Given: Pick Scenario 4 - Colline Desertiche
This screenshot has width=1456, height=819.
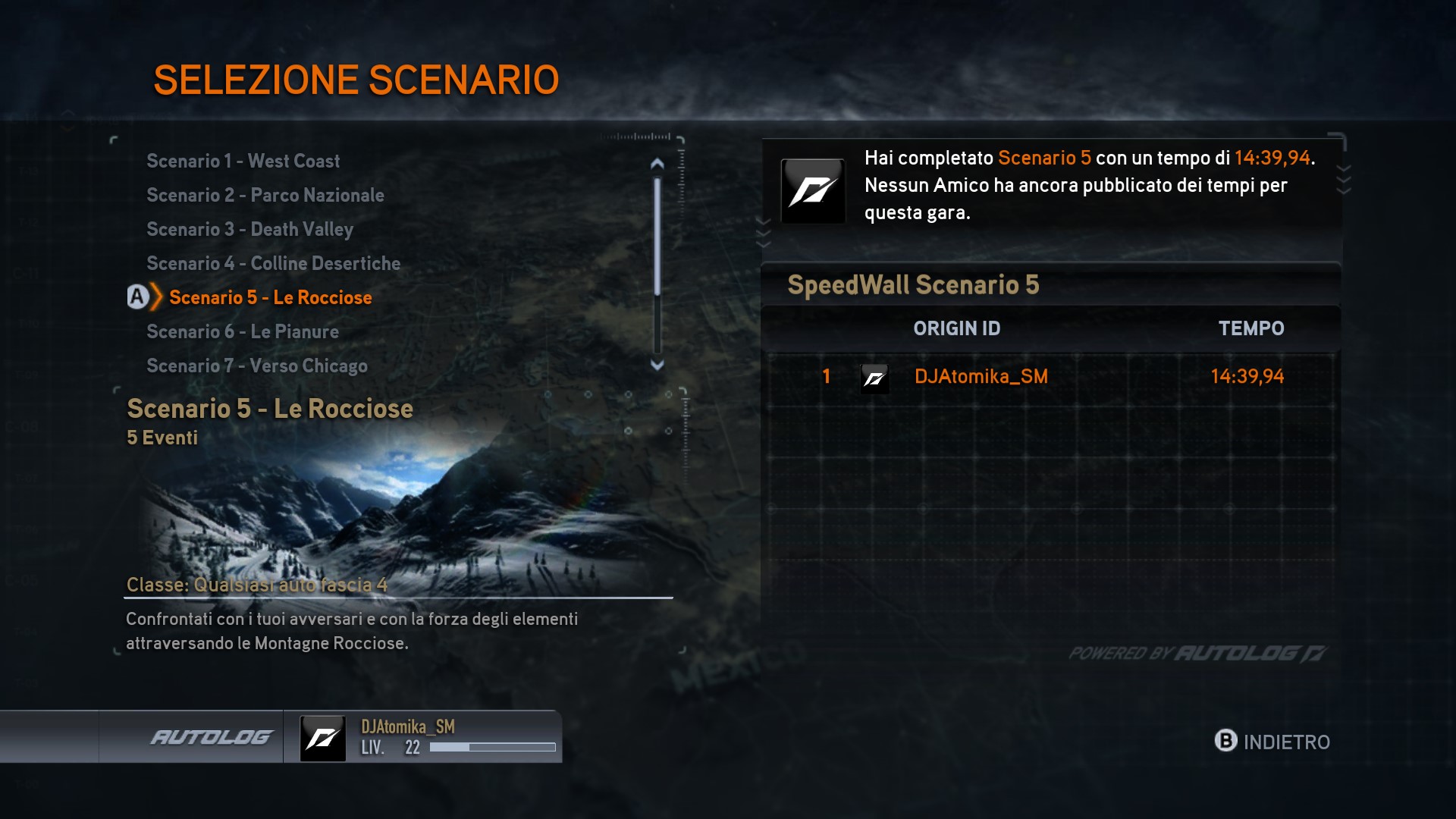Looking at the screenshot, I should [x=273, y=263].
